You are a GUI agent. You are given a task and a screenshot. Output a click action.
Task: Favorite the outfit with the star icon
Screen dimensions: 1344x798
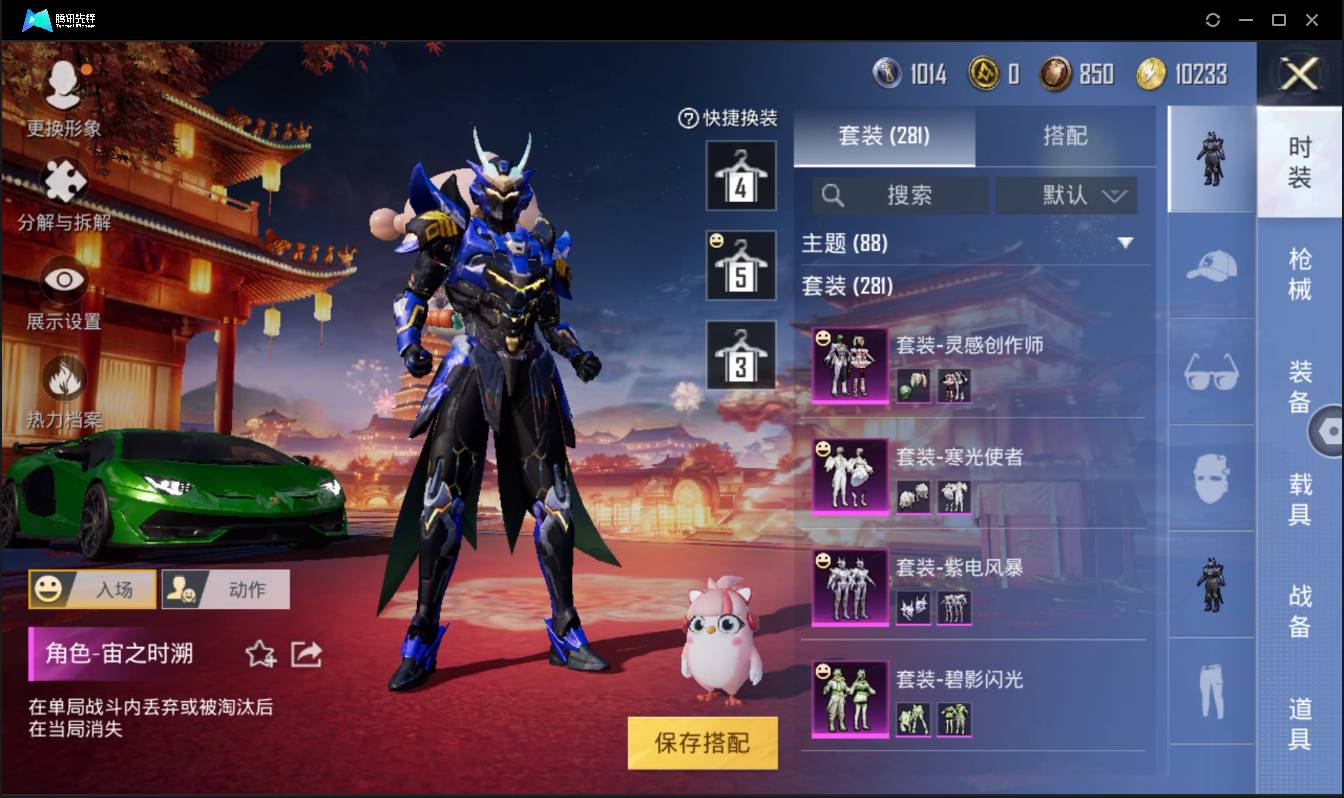(x=259, y=652)
